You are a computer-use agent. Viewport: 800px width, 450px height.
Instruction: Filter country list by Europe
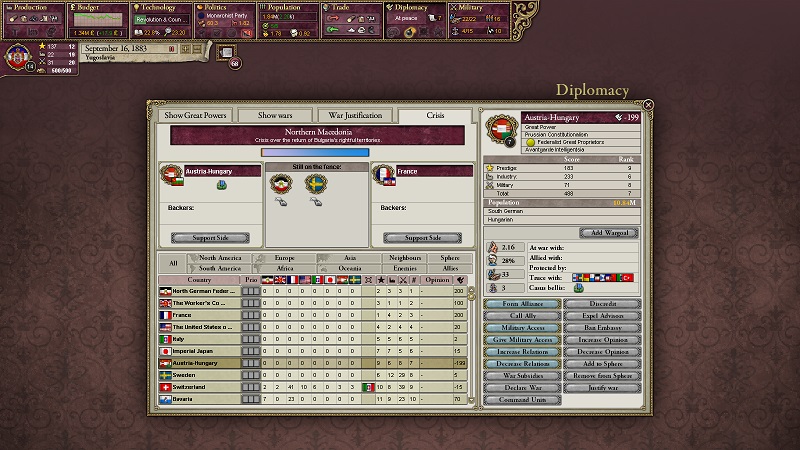click(284, 258)
